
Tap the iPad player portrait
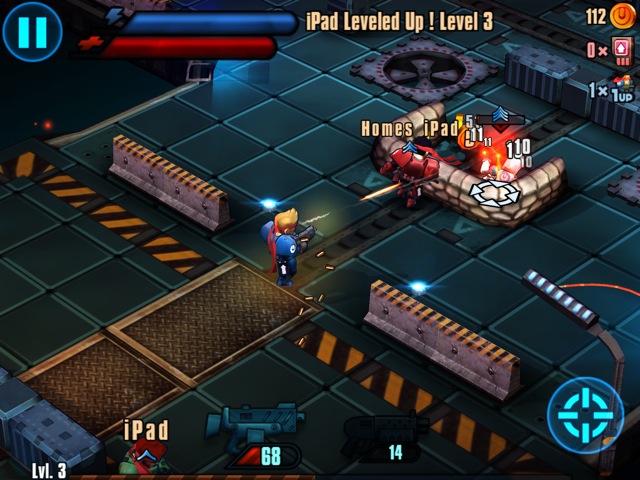(x=143, y=457)
